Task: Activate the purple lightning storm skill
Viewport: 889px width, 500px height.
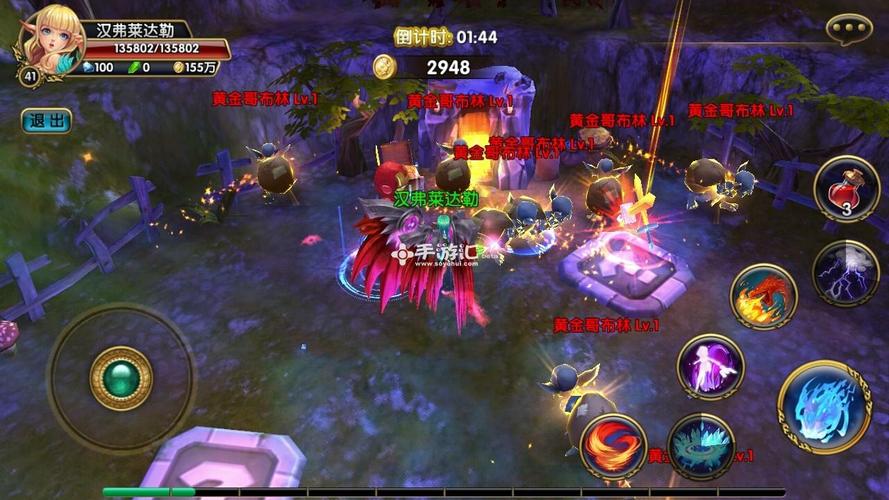Action: point(846,273)
